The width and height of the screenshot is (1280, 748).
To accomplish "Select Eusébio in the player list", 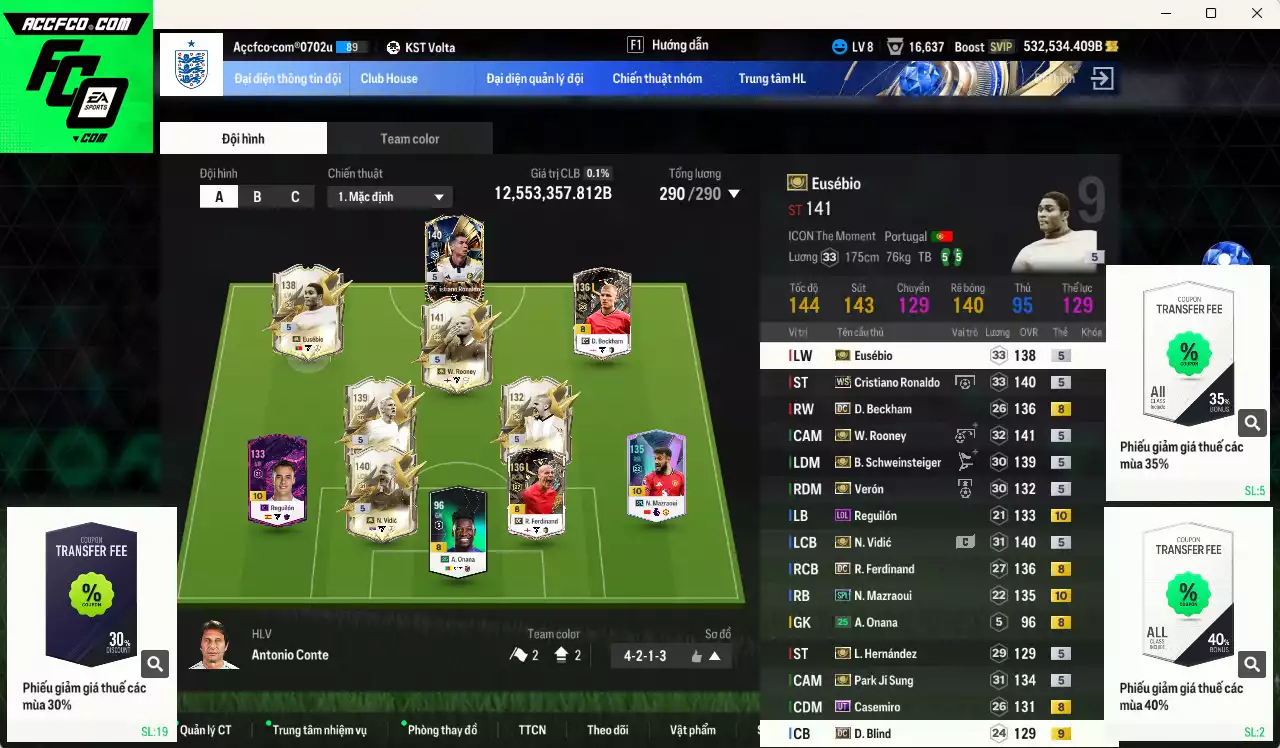I will pos(900,355).
